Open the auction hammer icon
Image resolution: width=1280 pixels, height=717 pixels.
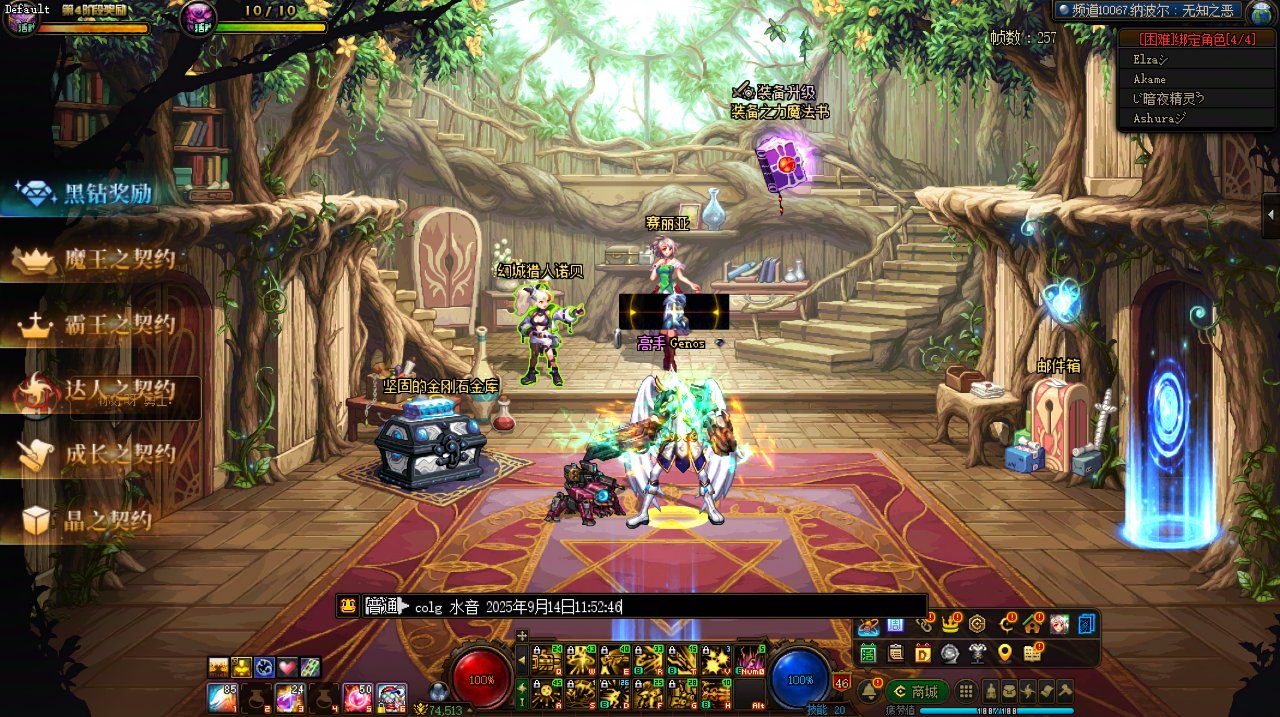point(1065,691)
